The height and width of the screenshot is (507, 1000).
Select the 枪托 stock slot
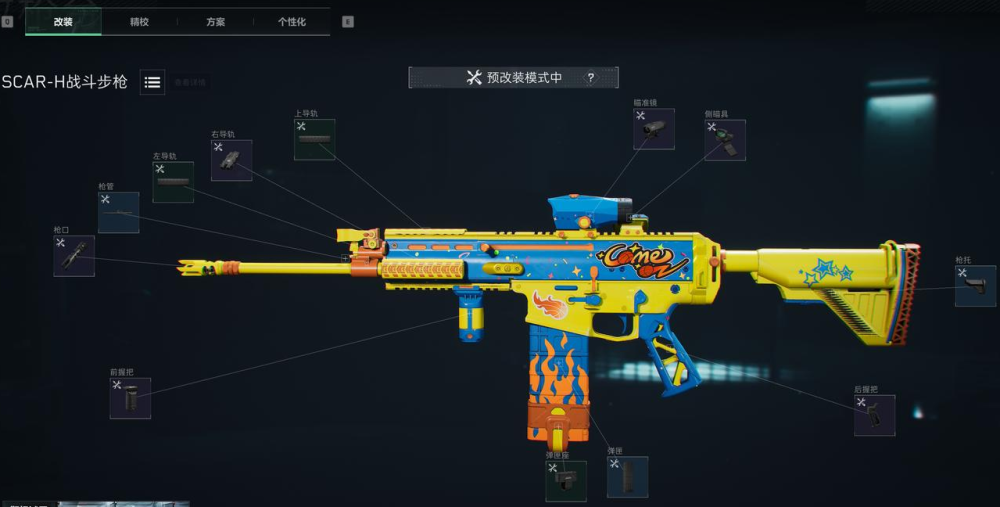coord(974,286)
